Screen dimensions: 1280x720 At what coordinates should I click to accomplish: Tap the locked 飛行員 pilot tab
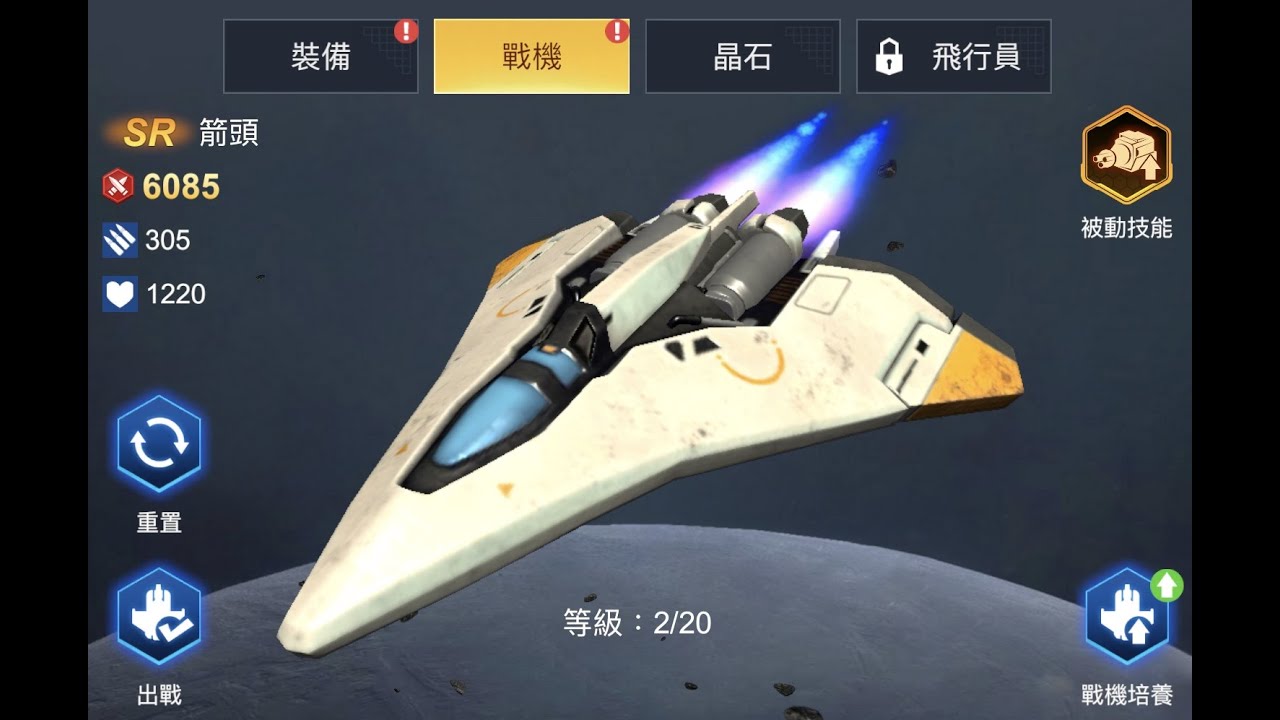pyautogui.click(x=951, y=57)
